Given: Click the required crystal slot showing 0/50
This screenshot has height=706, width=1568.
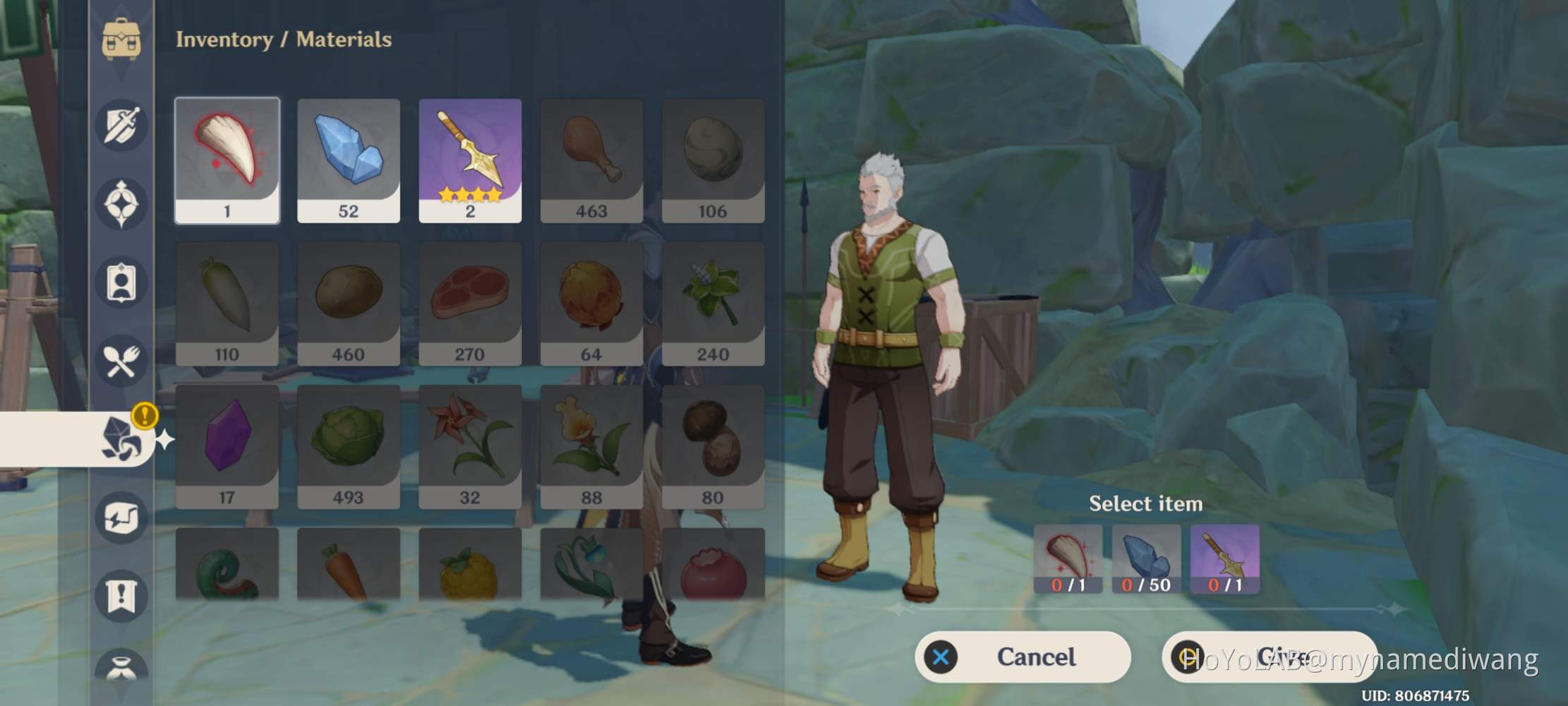Looking at the screenshot, I should pos(1146,558).
